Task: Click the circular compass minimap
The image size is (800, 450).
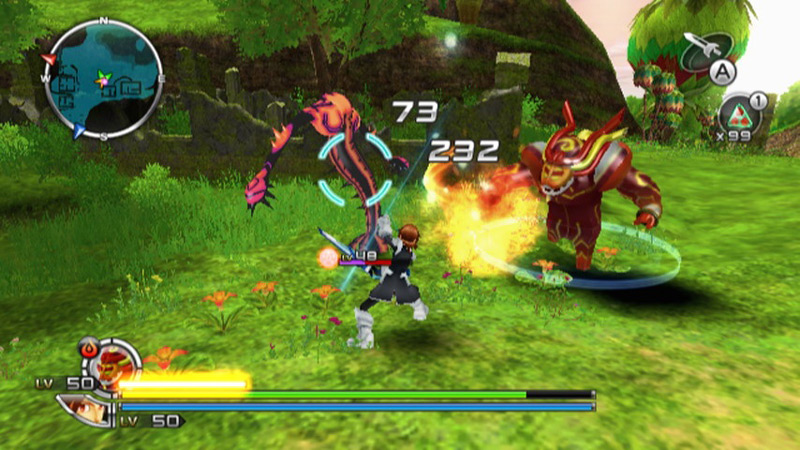Action: pyautogui.click(x=104, y=78)
